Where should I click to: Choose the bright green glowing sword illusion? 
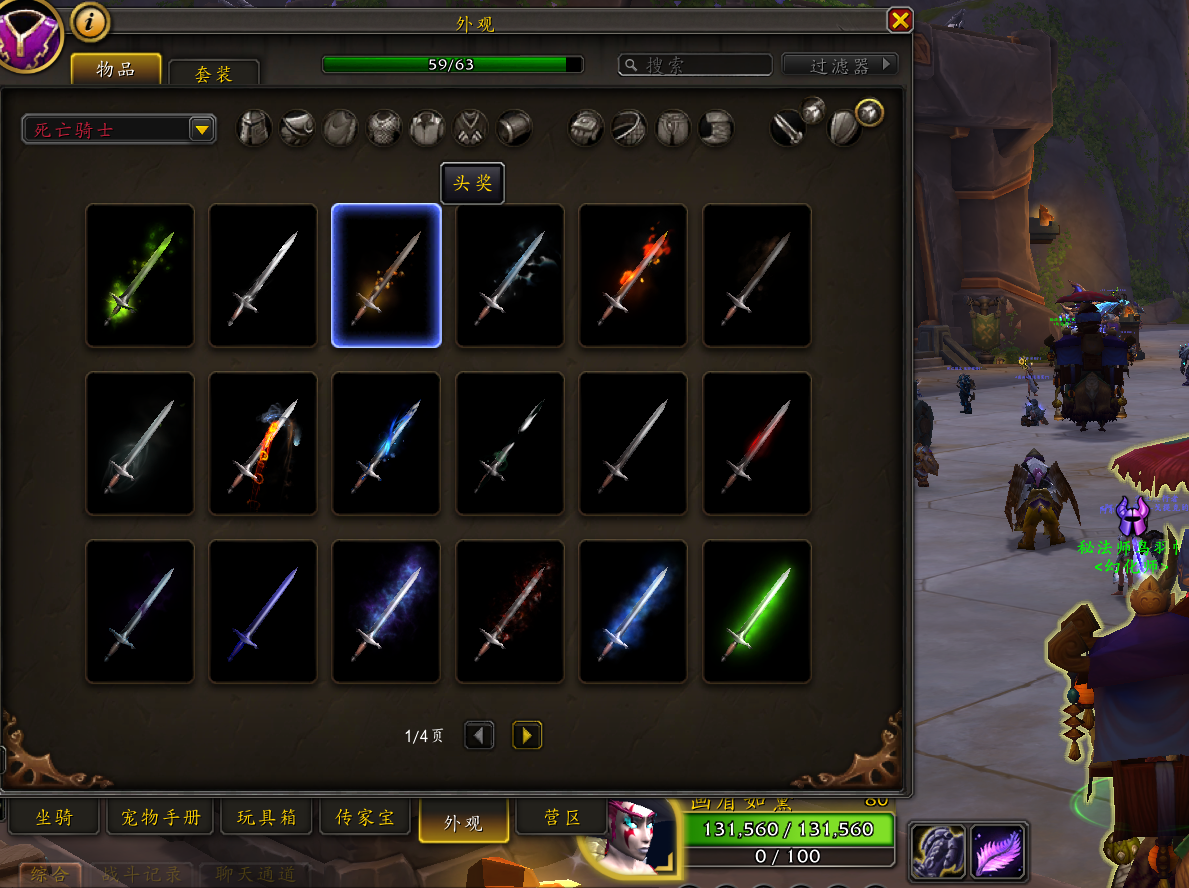[757, 611]
